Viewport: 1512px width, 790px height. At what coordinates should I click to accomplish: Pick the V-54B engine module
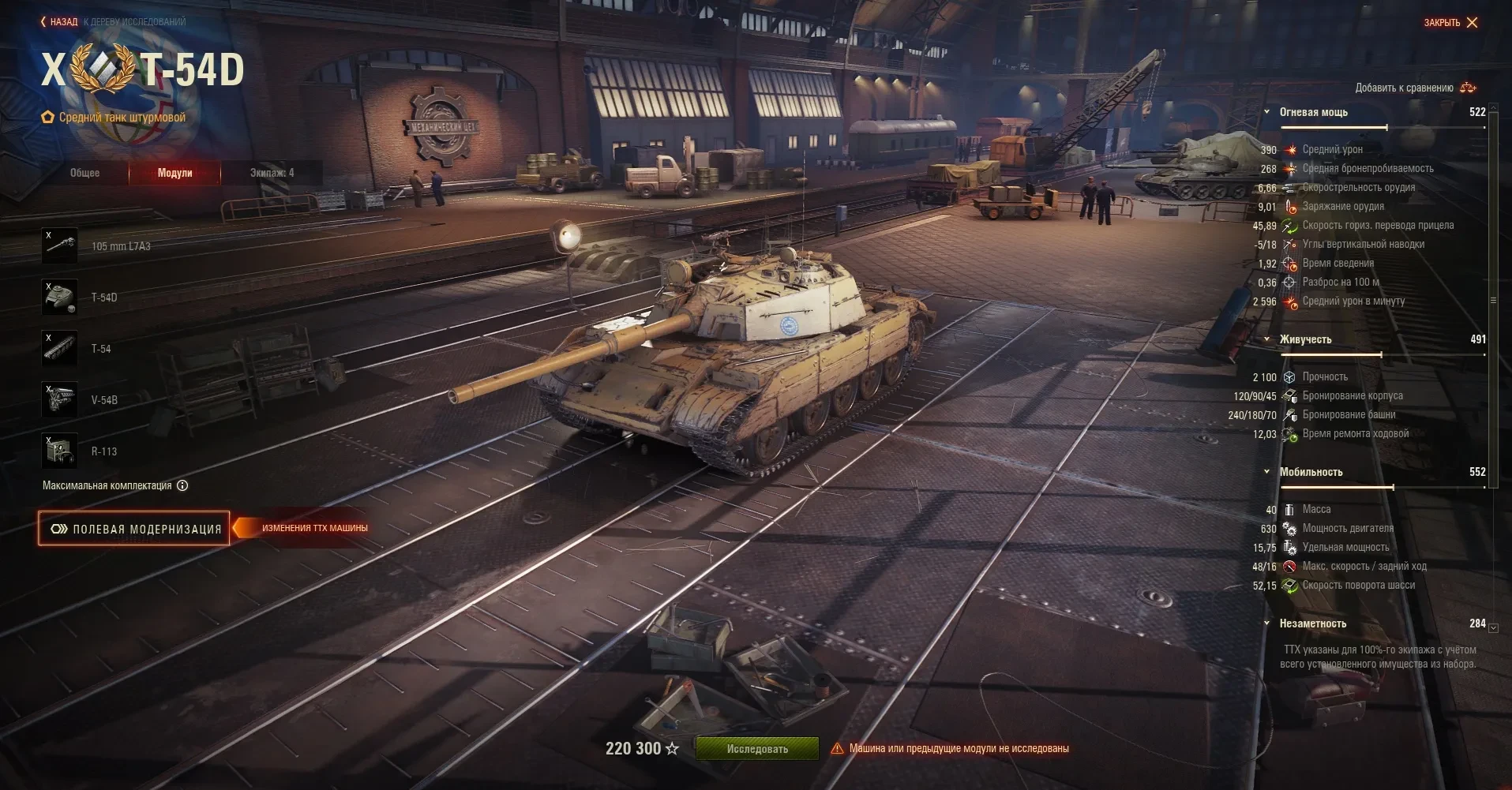(60, 400)
